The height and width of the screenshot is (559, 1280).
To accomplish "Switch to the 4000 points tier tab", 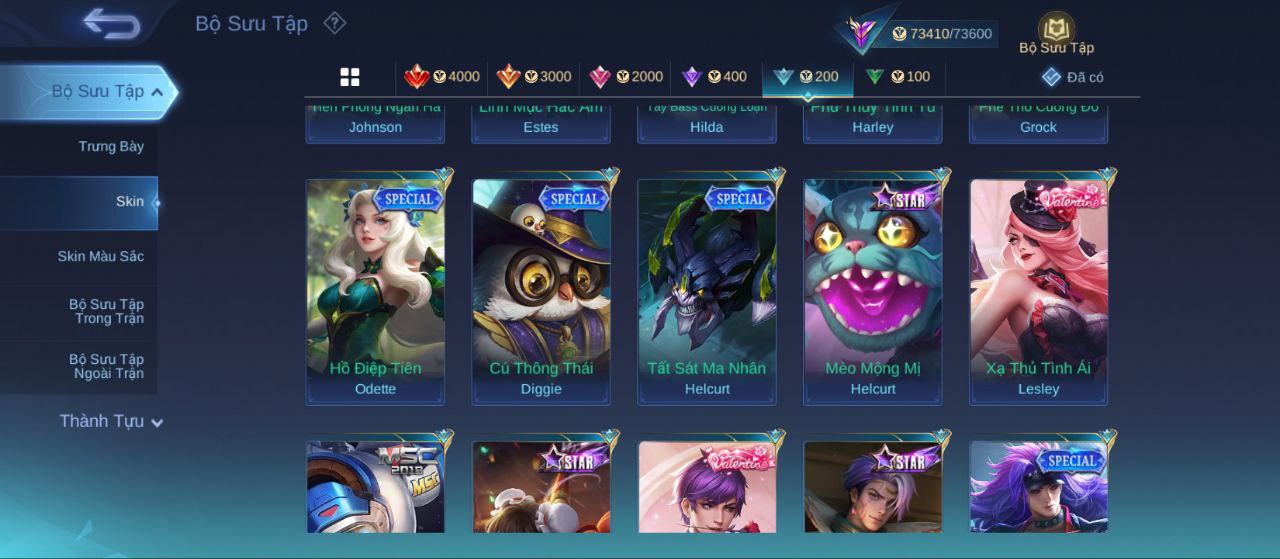I will click(x=442, y=77).
